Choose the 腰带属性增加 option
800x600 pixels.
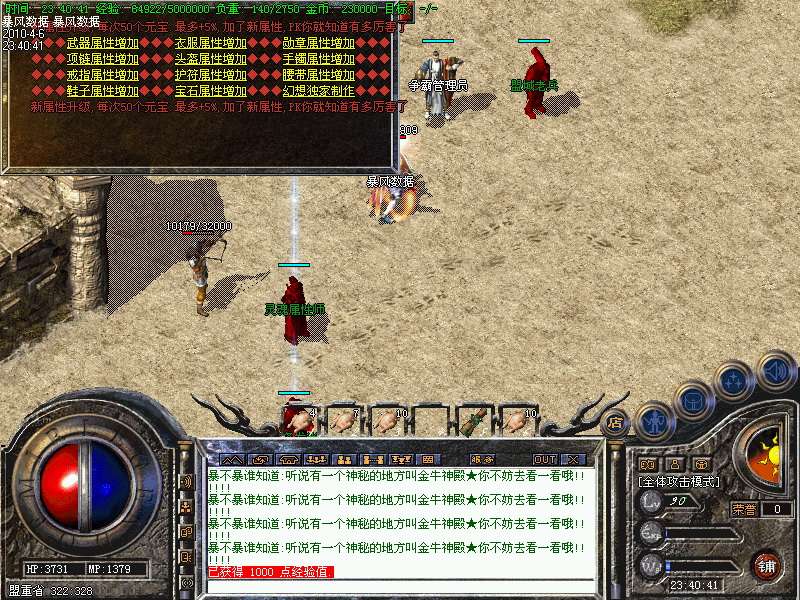coord(319,75)
